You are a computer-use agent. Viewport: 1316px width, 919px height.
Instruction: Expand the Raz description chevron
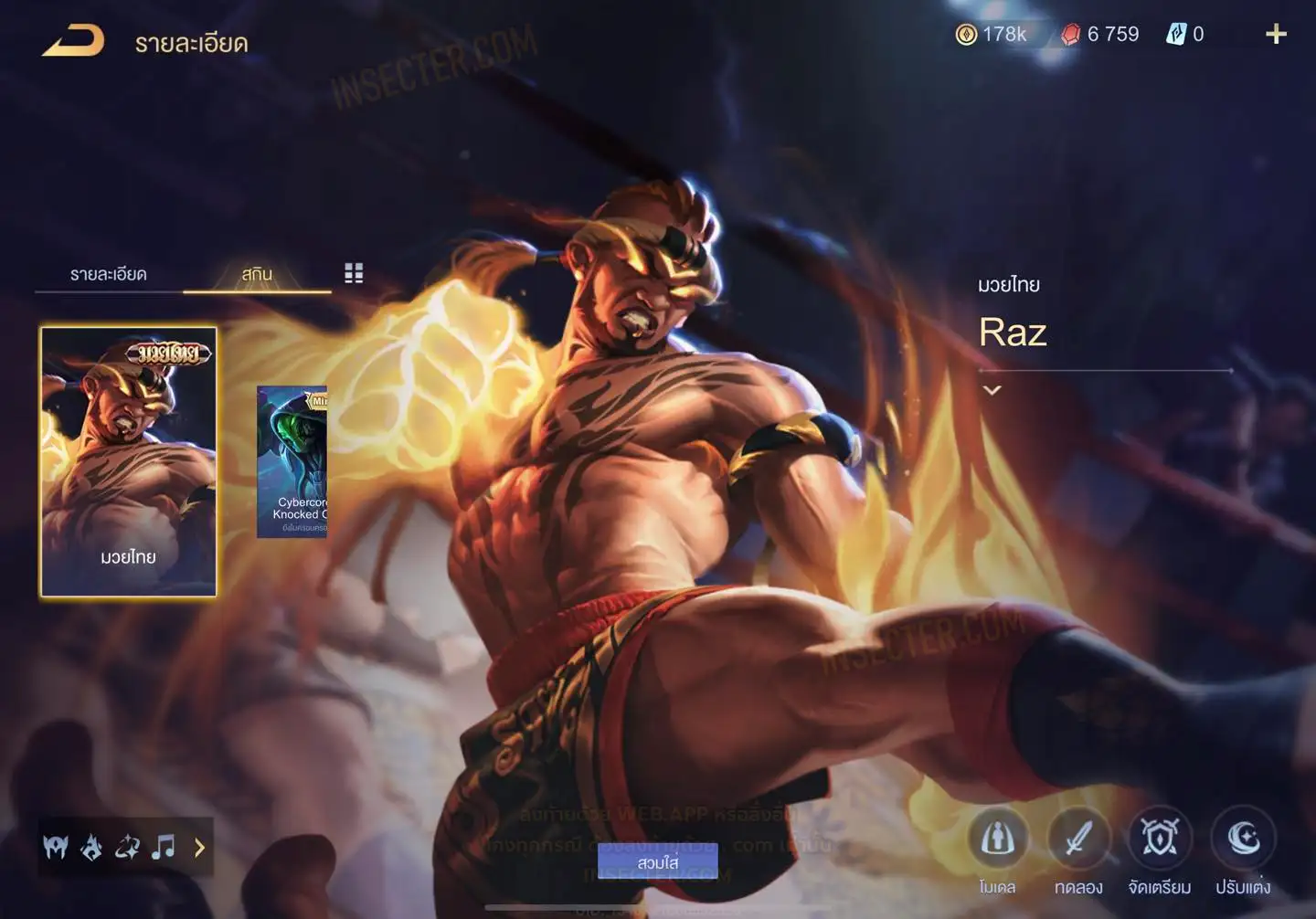[x=992, y=390]
